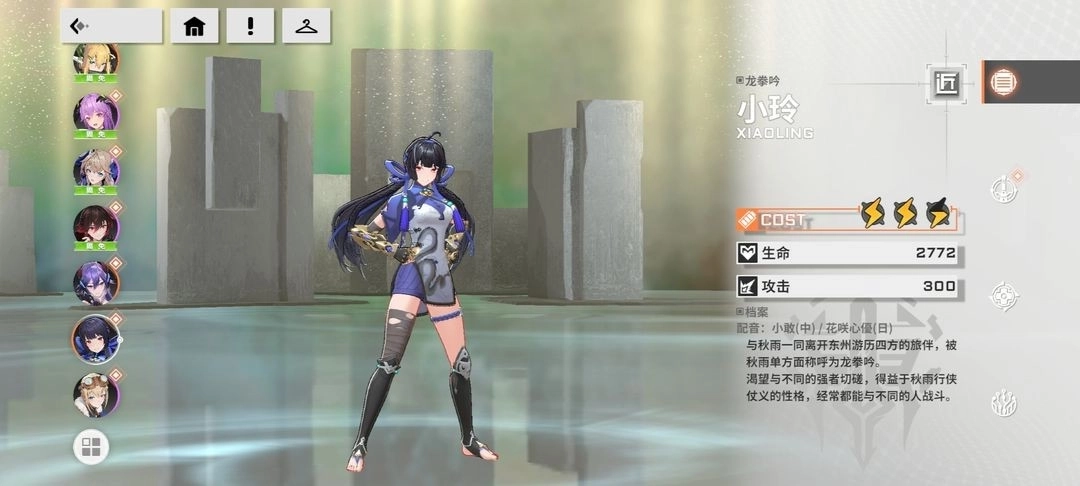Switch to the active profile list tab
1080x486 pixels.
tap(1004, 82)
